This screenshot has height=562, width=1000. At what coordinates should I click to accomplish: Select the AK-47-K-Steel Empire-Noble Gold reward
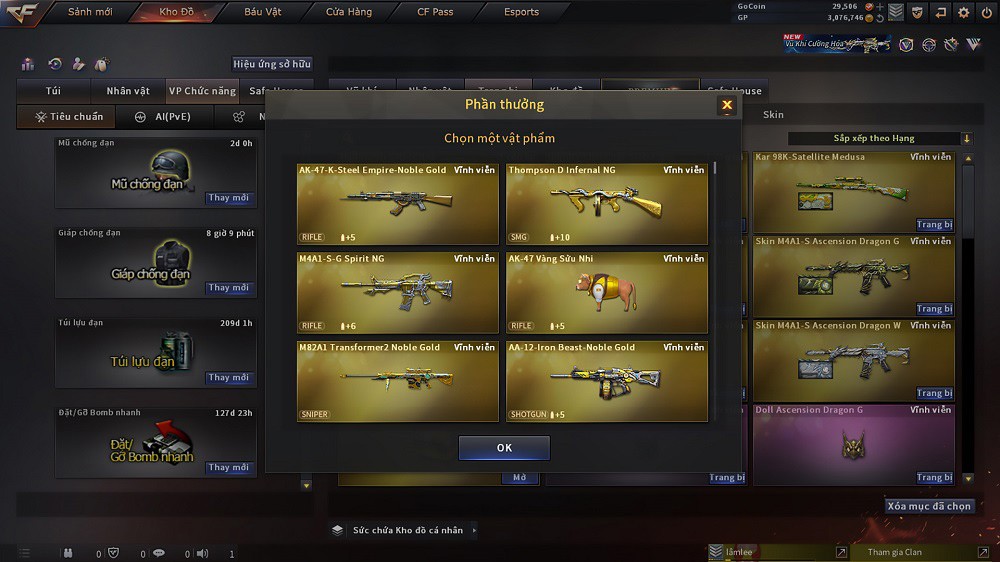397,204
